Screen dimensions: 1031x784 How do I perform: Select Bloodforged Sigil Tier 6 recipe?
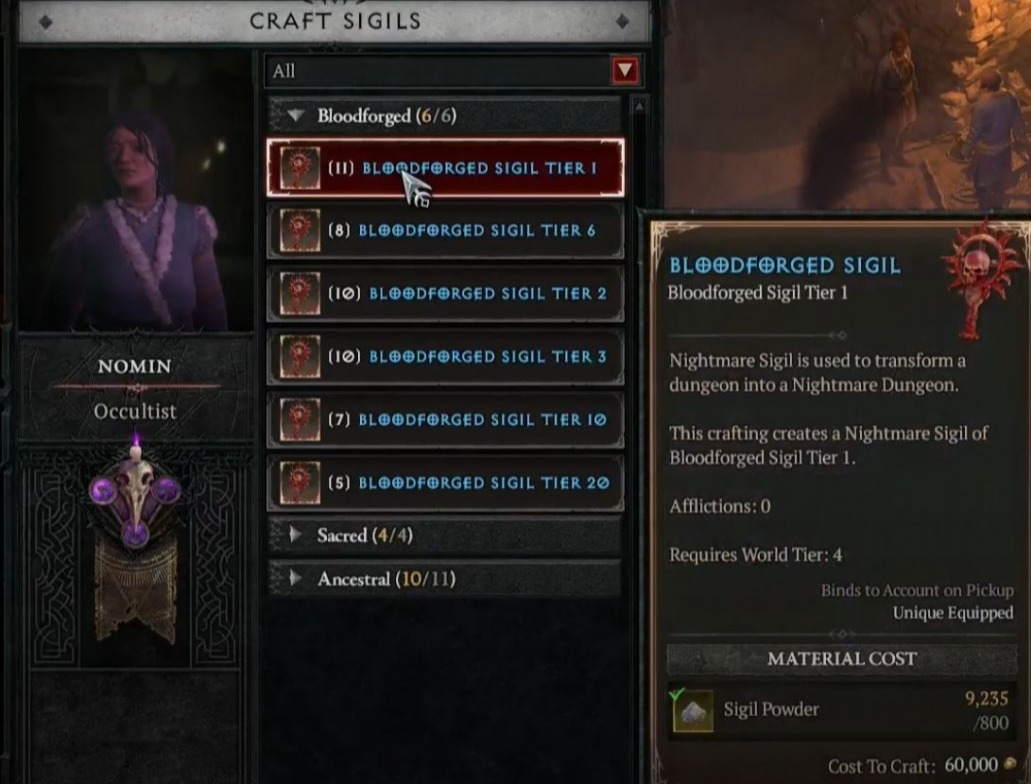pyautogui.click(x=446, y=231)
